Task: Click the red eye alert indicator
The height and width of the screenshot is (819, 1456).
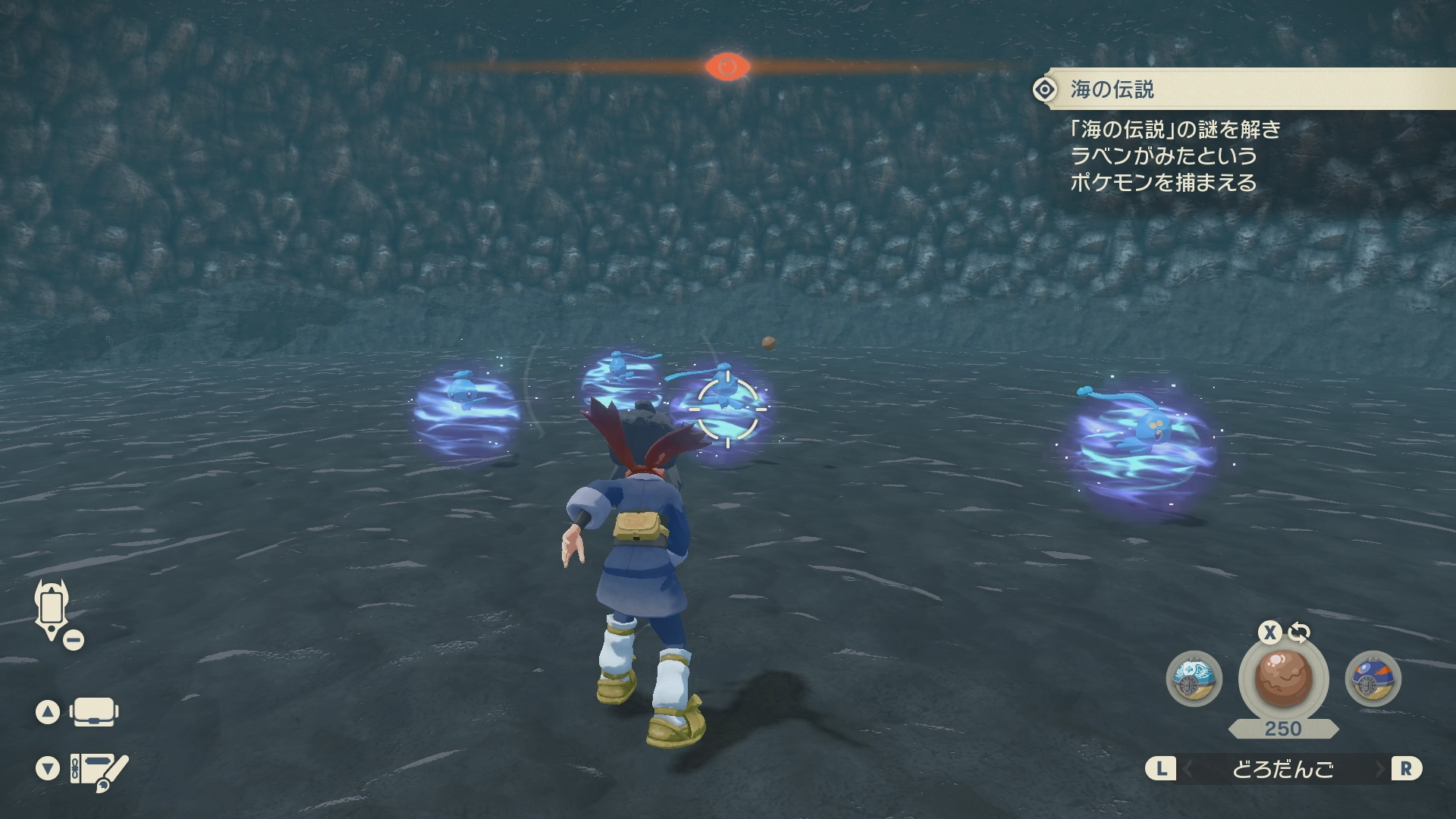Action: coord(727,67)
